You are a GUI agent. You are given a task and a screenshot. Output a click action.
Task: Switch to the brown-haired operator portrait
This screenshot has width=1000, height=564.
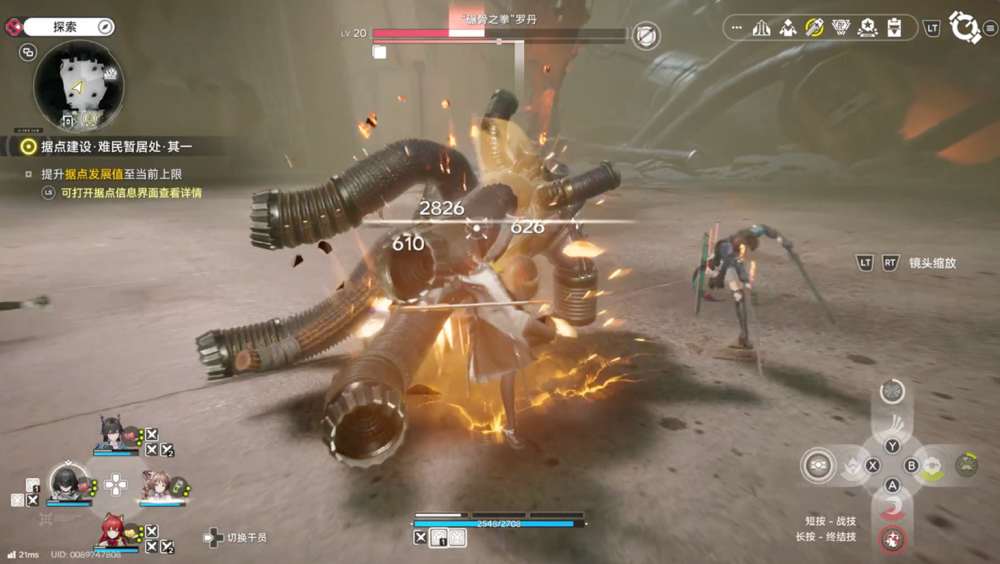156,484
